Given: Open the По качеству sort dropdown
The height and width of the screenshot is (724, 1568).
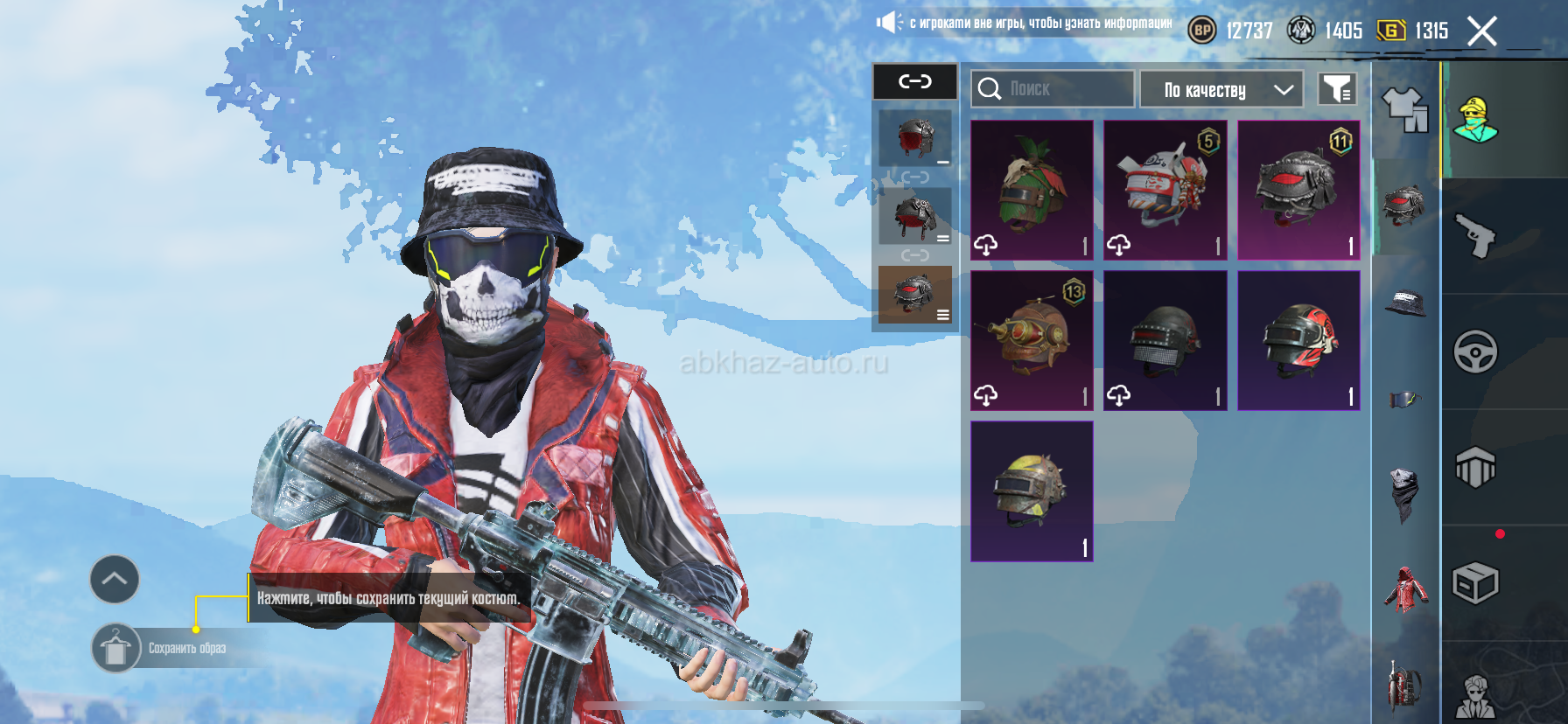Looking at the screenshot, I should tap(1221, 89).
